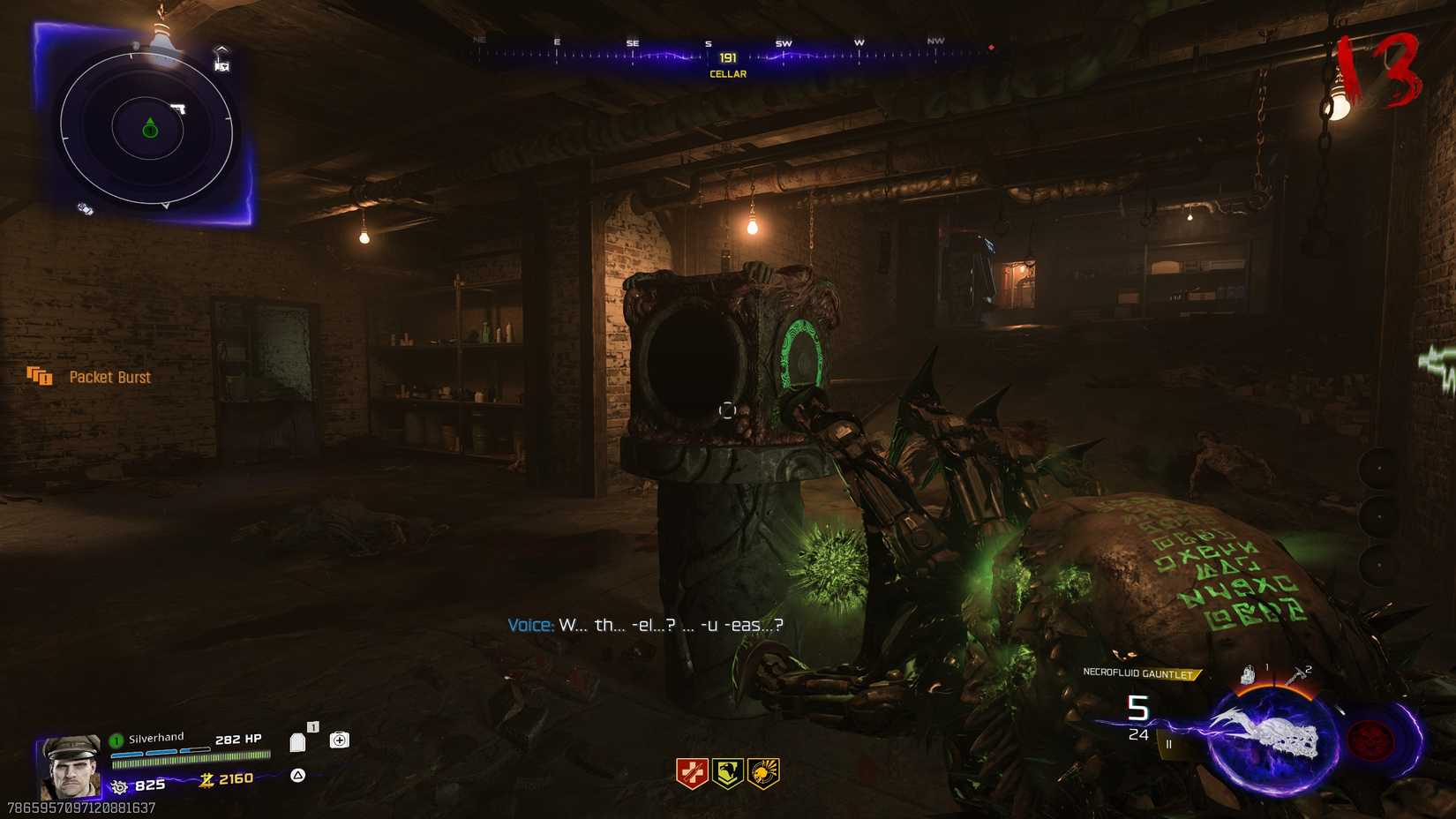Image resolution: width=1456 pixels, height=819 pixels.
Task: Click the armor plate icon near the health bar
Action: [298, 741]
